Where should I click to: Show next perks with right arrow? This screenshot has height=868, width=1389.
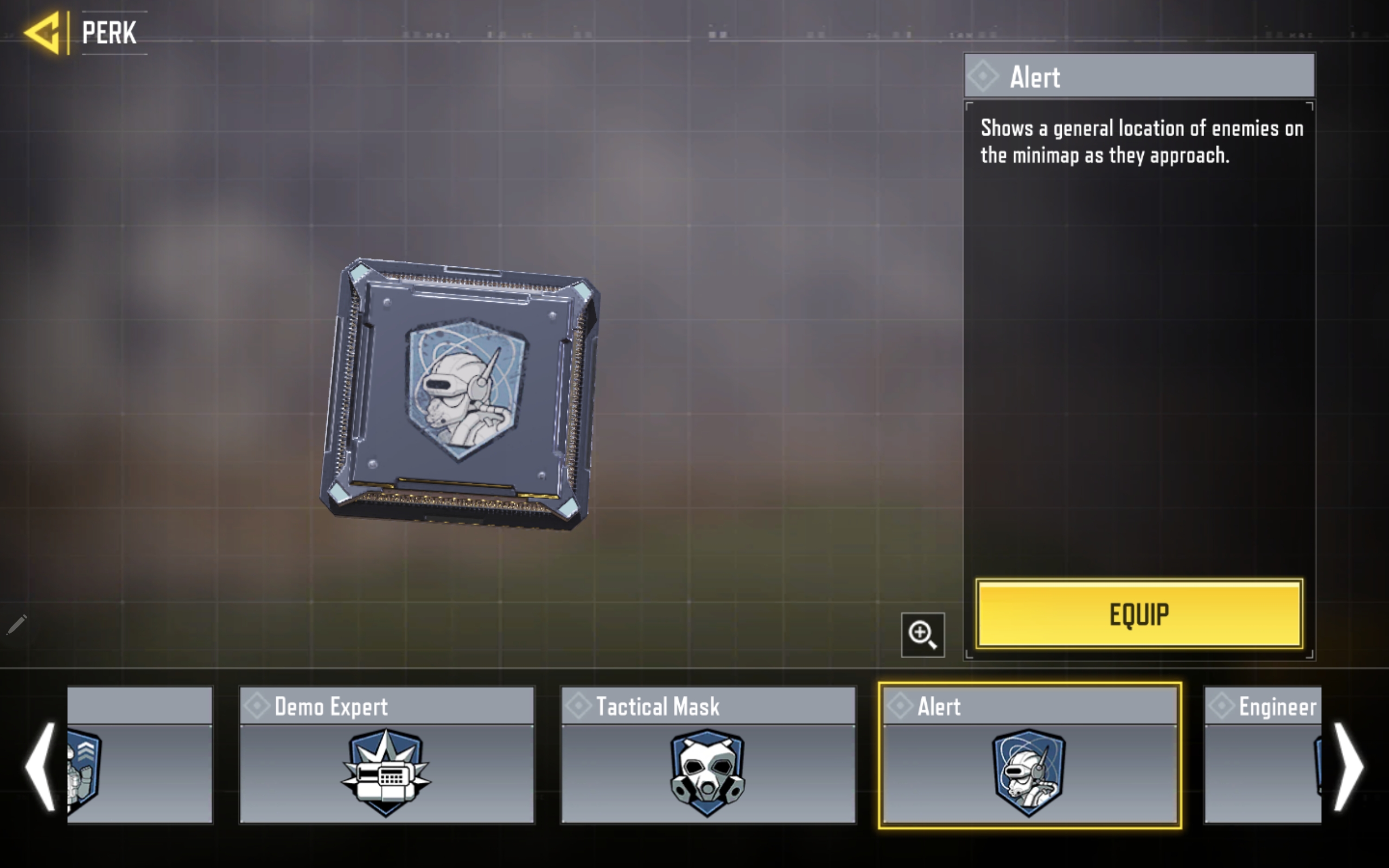point(1348,766)
